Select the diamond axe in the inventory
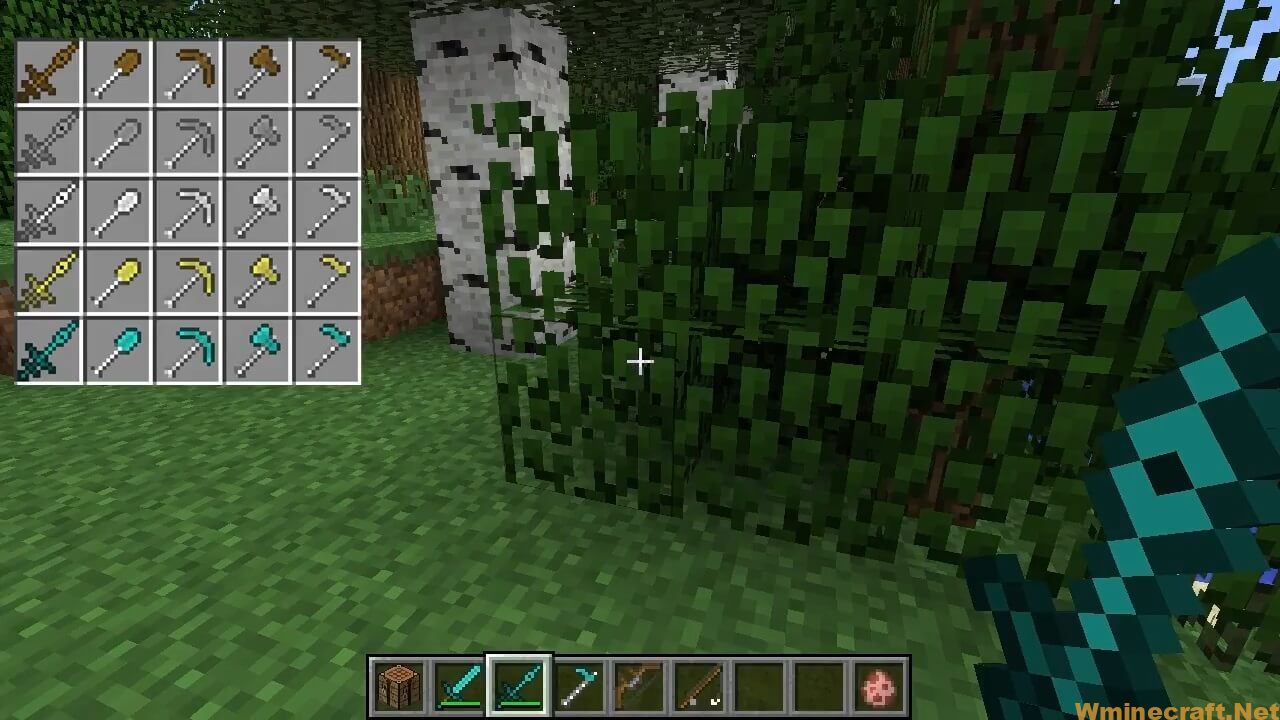 click(257, 345)
